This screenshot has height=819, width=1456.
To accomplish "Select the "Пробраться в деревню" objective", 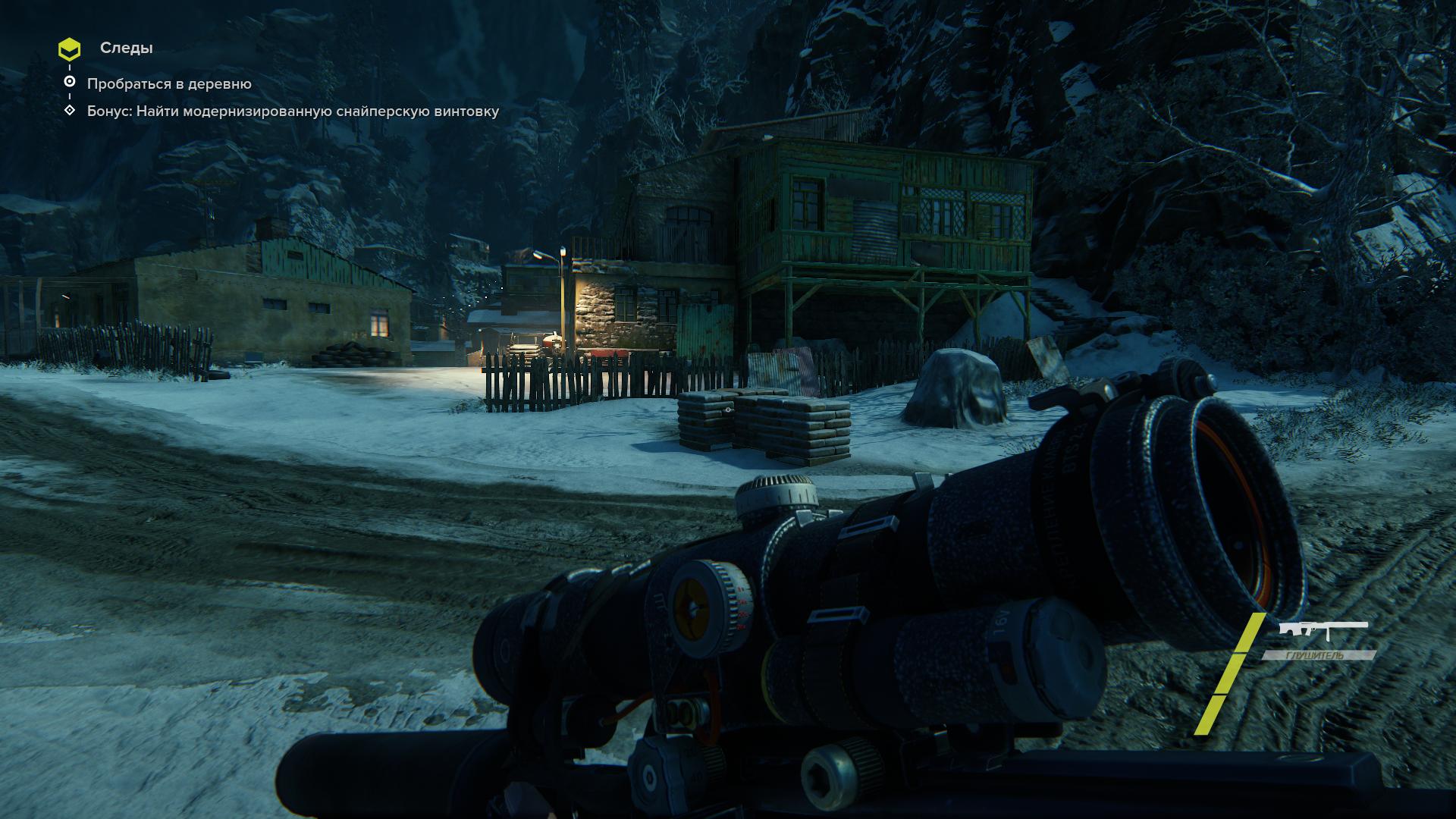I will 168,83.
